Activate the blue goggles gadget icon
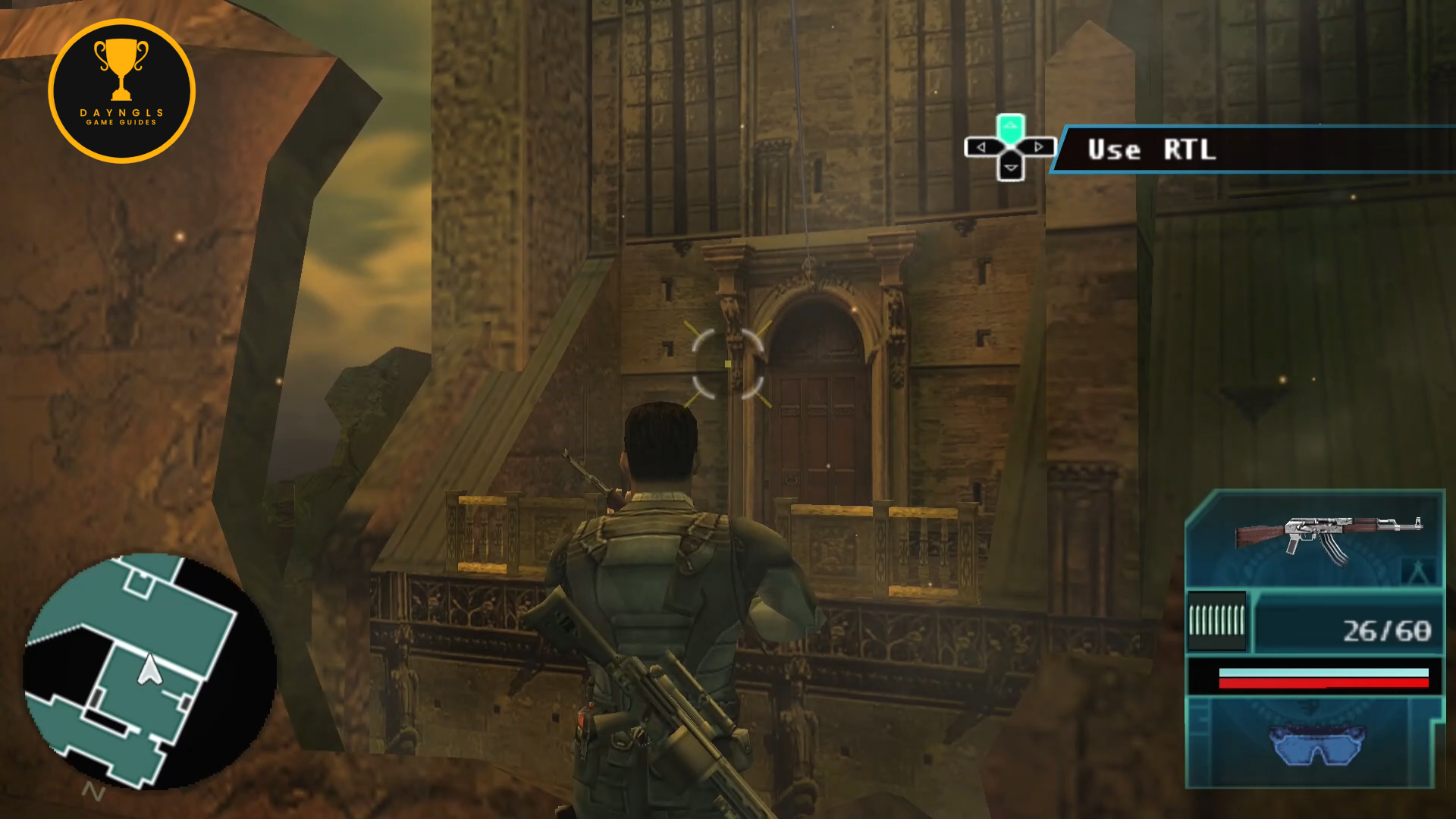Screen dimensions: 1456x819 coord(1316,744)
